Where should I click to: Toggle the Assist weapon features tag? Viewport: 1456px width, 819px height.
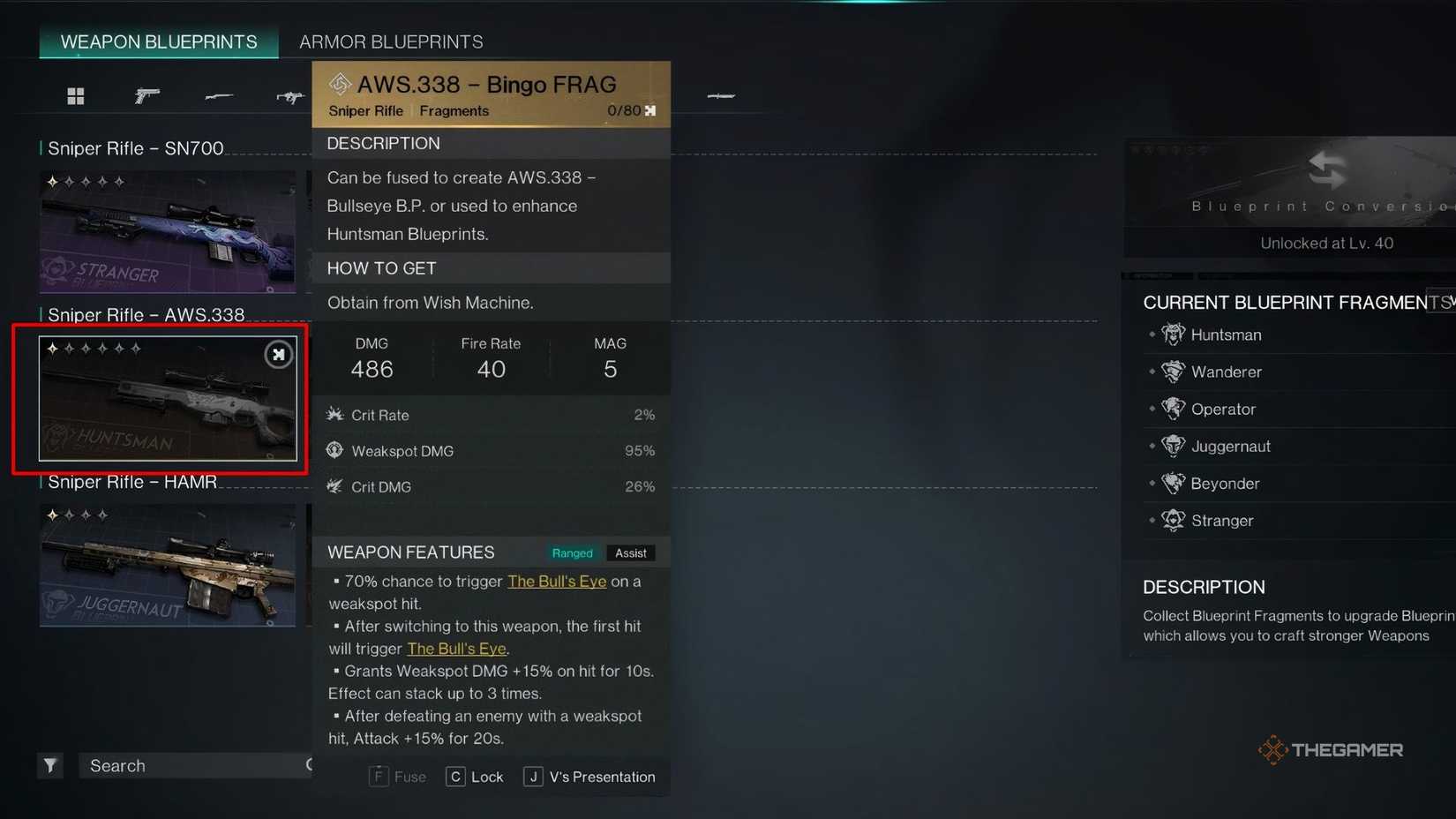(630, 552)
